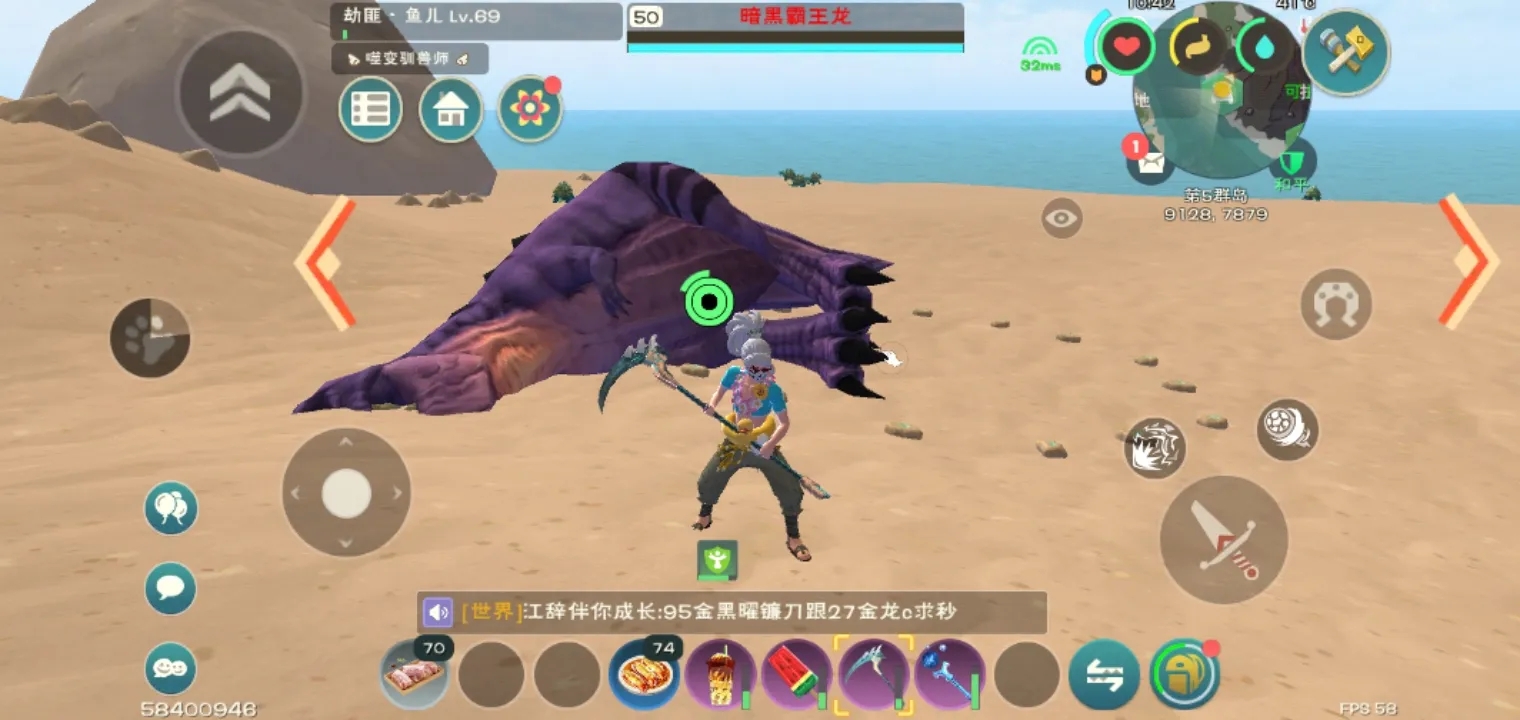The image size is (1520, 720).
Task: Tap the water droplet thirst icon
Action: tap(1265, 46)
